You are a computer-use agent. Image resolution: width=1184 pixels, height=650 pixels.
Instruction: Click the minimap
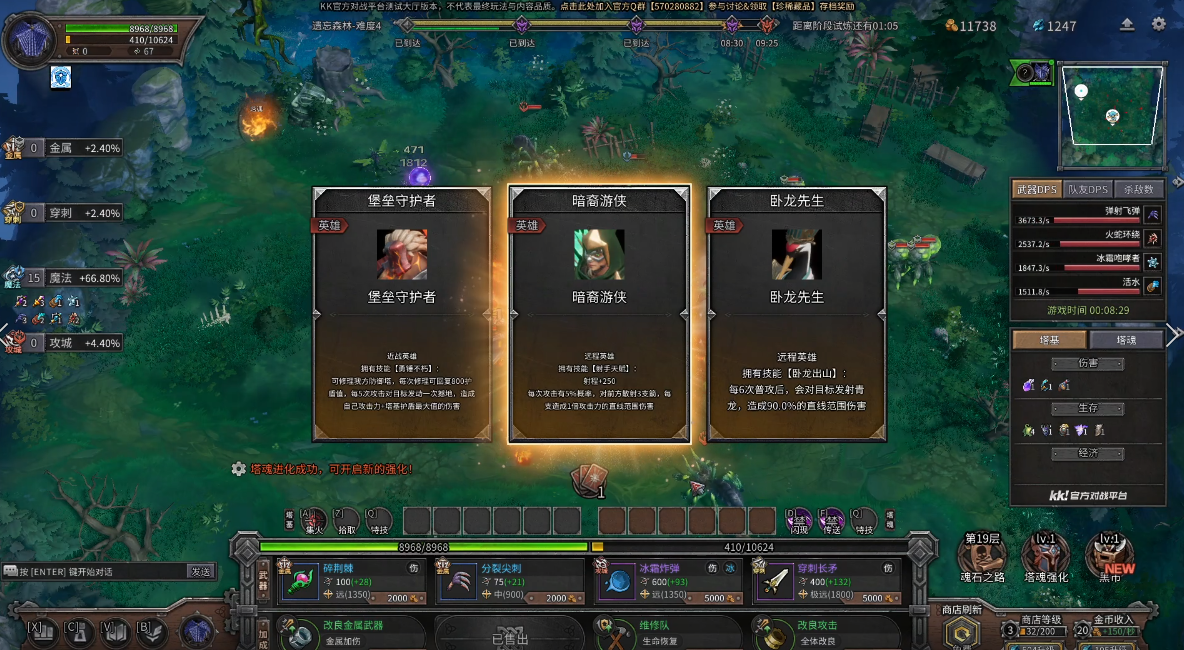click(1112, 116)
